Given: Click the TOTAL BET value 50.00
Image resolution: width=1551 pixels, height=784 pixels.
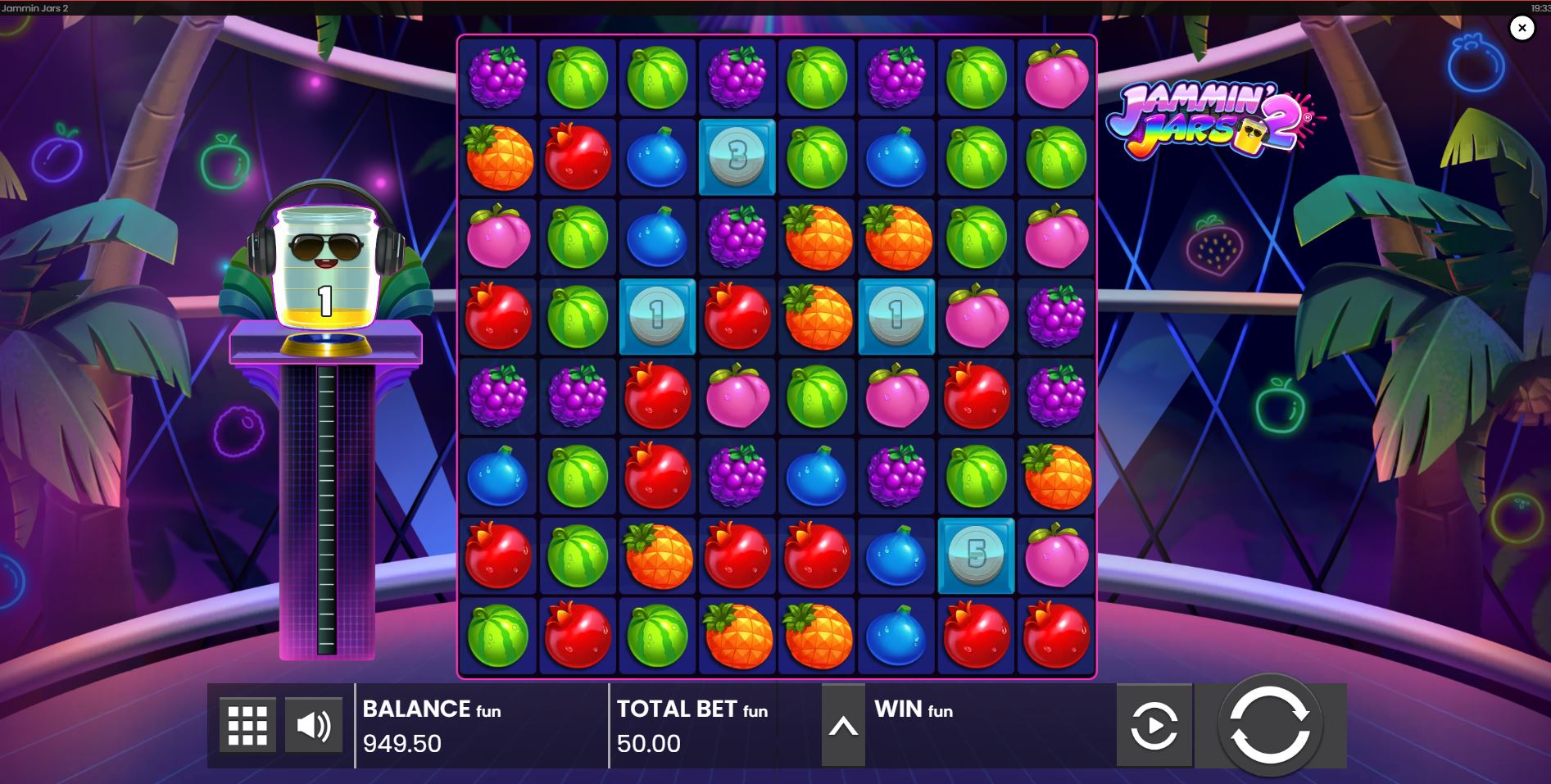Looking at the screenshot, I should (650, 743).
